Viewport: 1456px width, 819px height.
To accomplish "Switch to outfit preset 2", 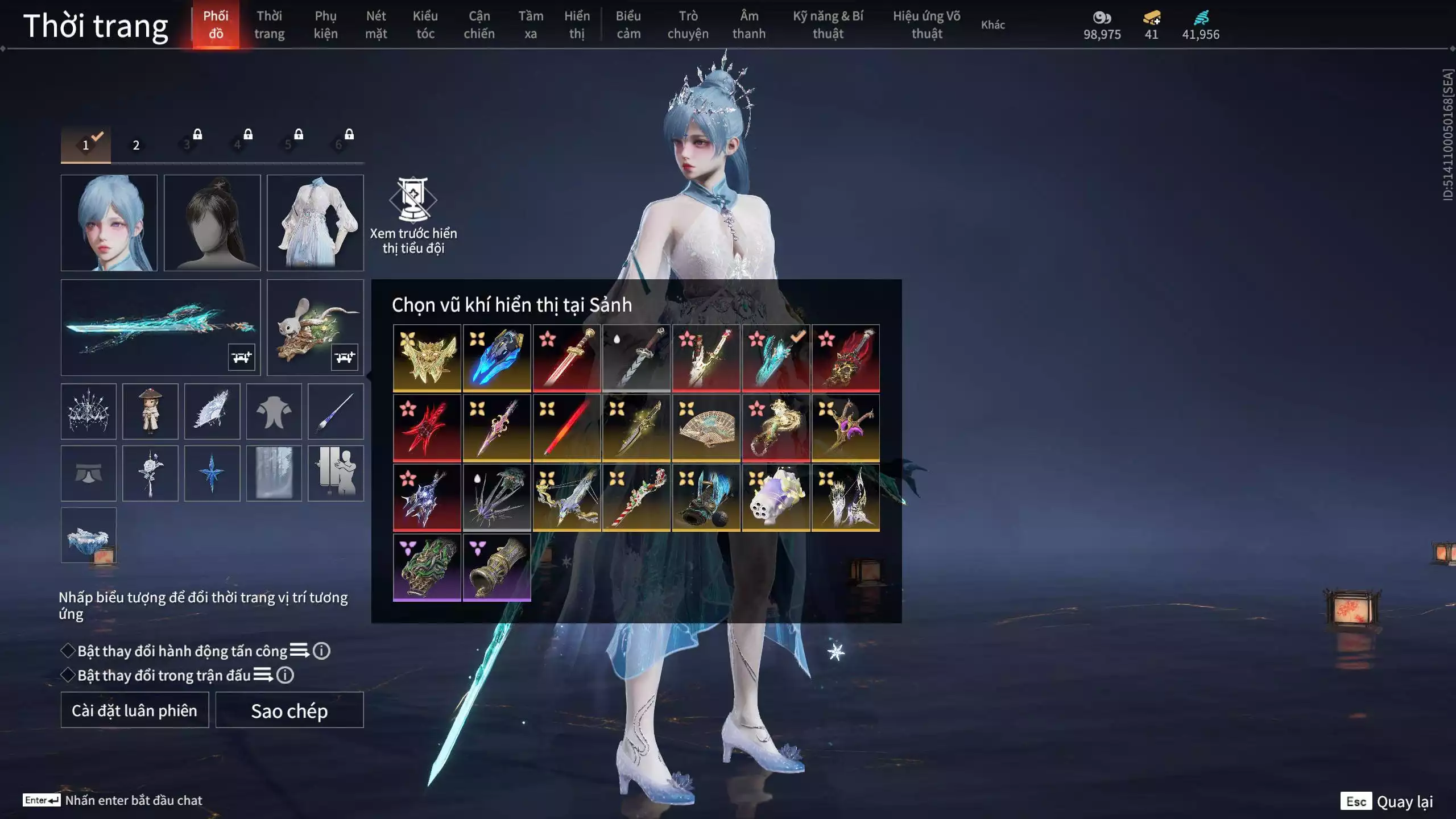I will pyautogui.click(x=136, y=145).
